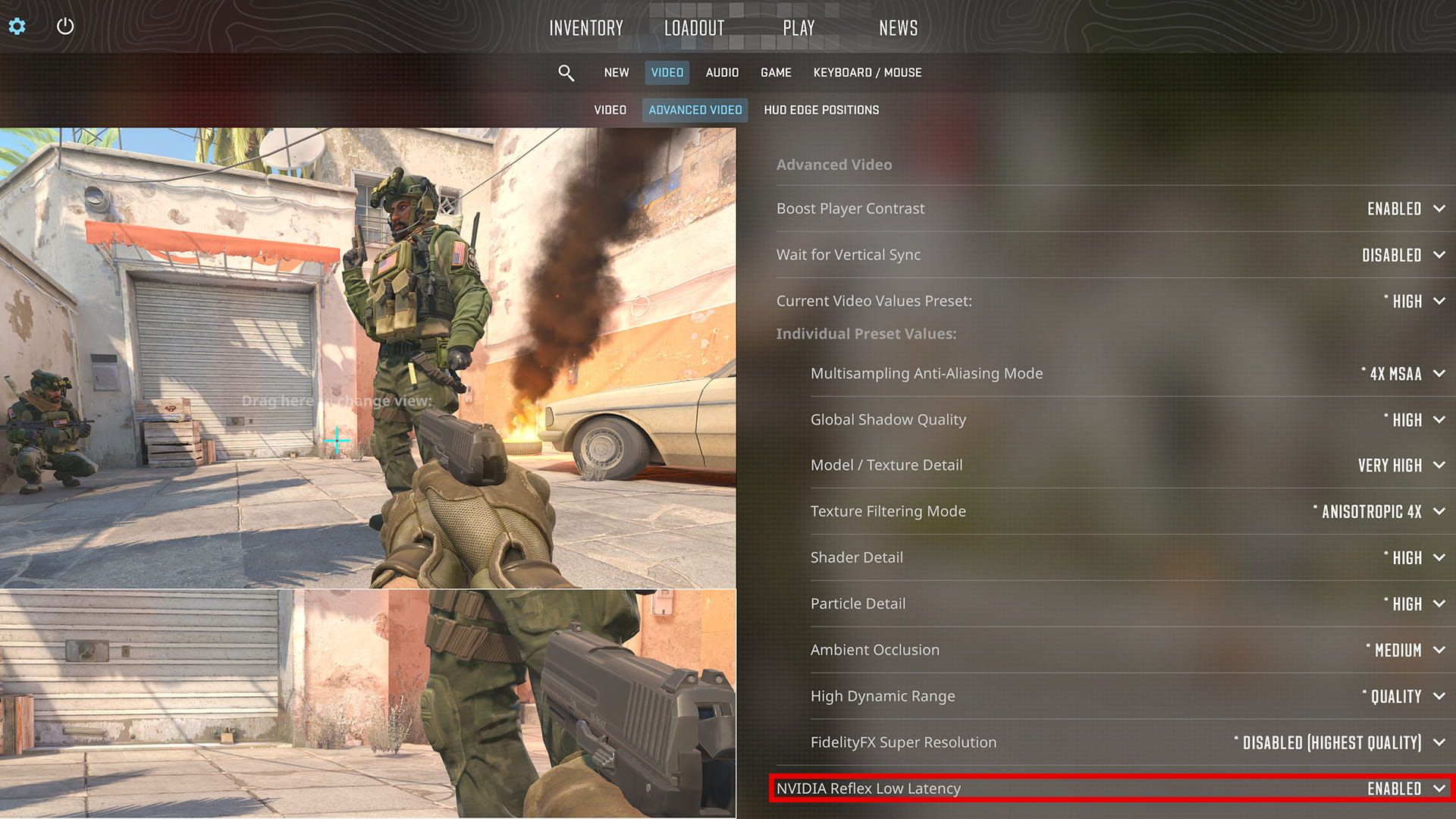The image size is (1456, 819).
Task: Click the power quit icon
Action: (64, 26)
